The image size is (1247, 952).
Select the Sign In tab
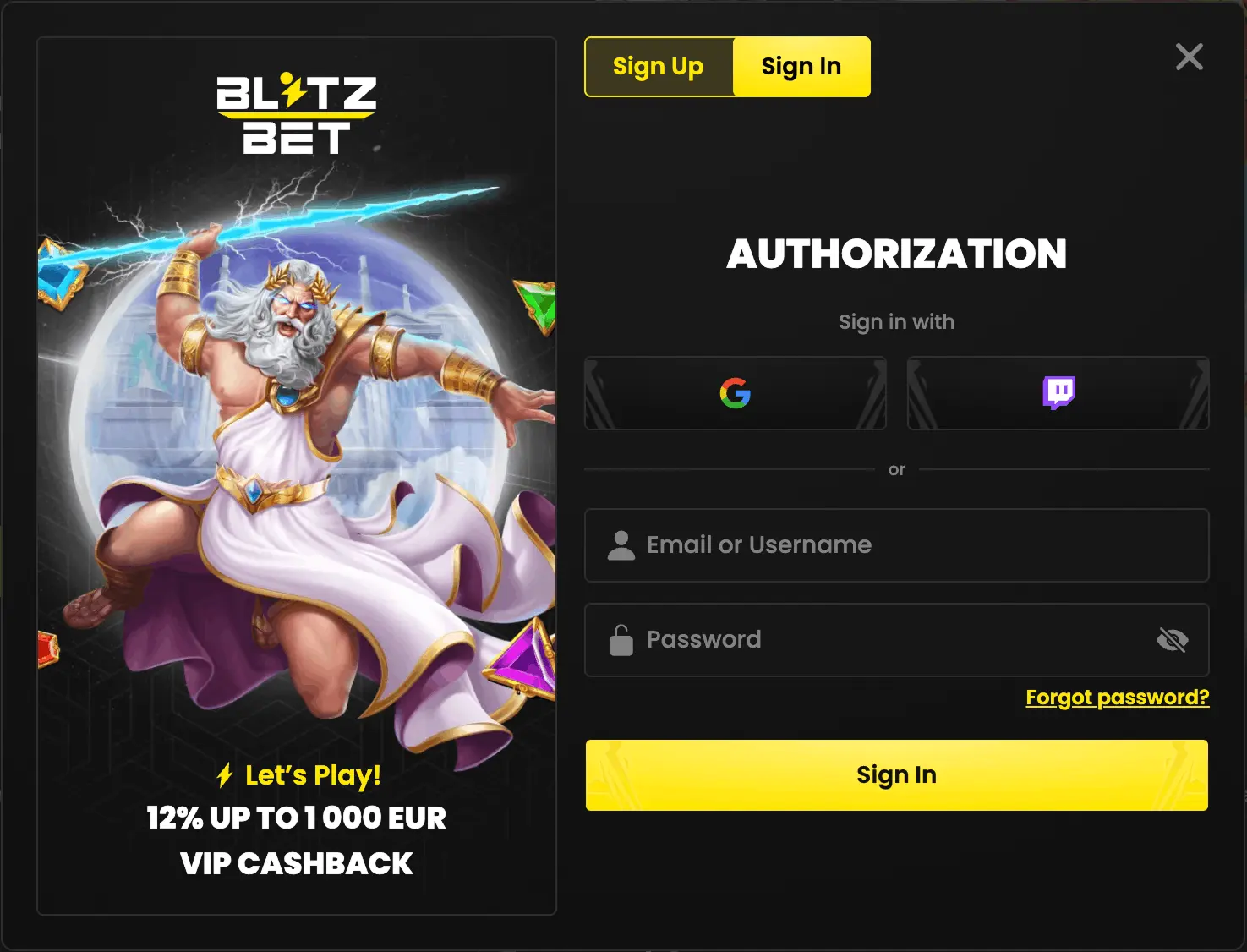(x=801, y=67)
